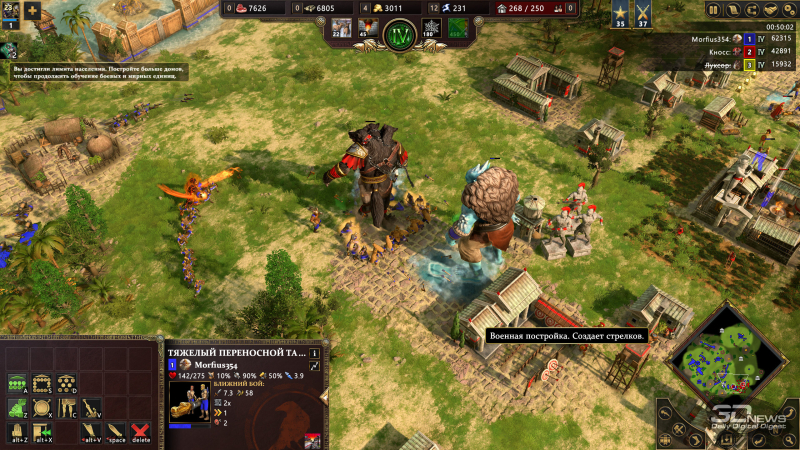
Task: Open unit info with the i button
Action: pyautogui.click(x=314, y=353)
